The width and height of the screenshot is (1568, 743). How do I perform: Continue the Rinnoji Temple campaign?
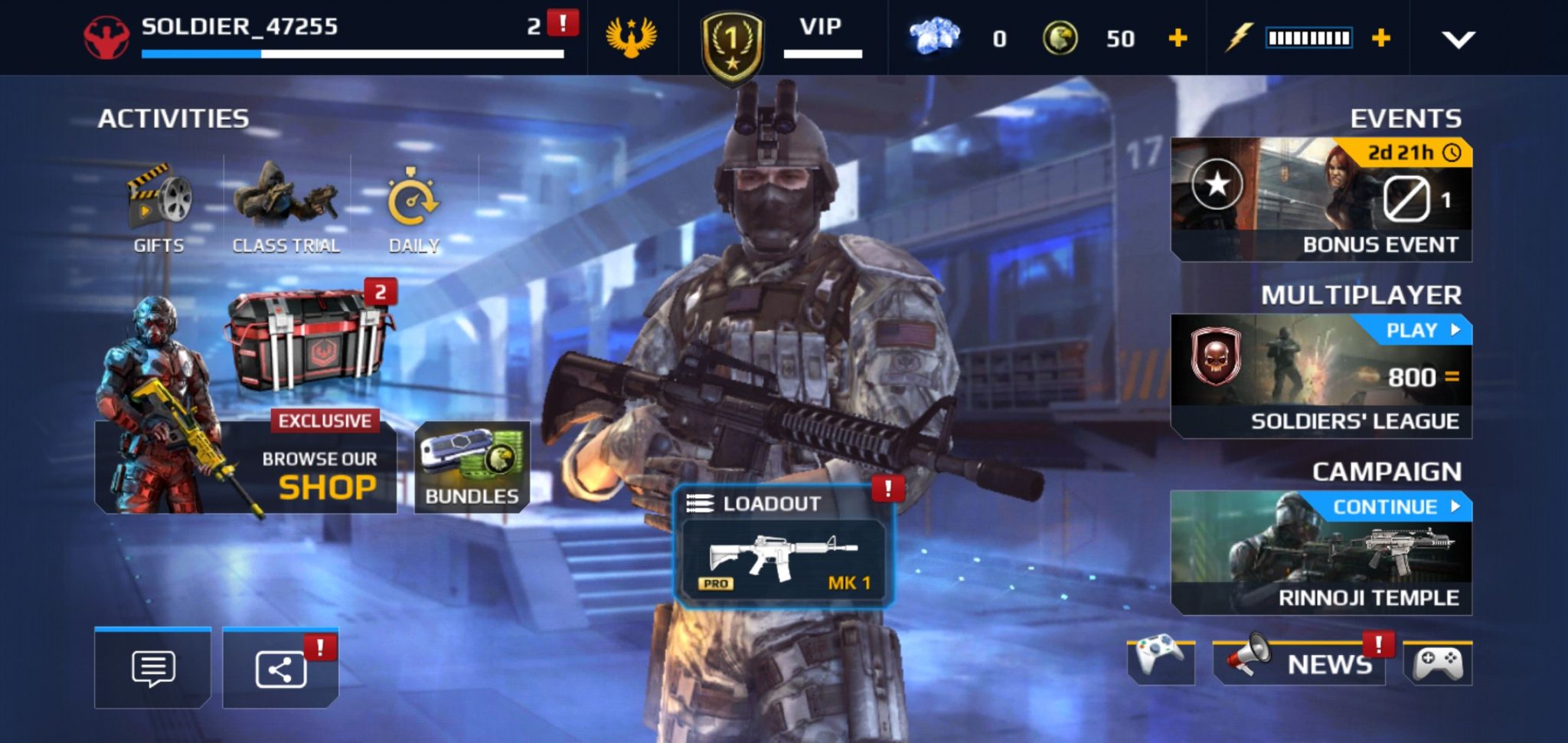[x=1321, y=552]
